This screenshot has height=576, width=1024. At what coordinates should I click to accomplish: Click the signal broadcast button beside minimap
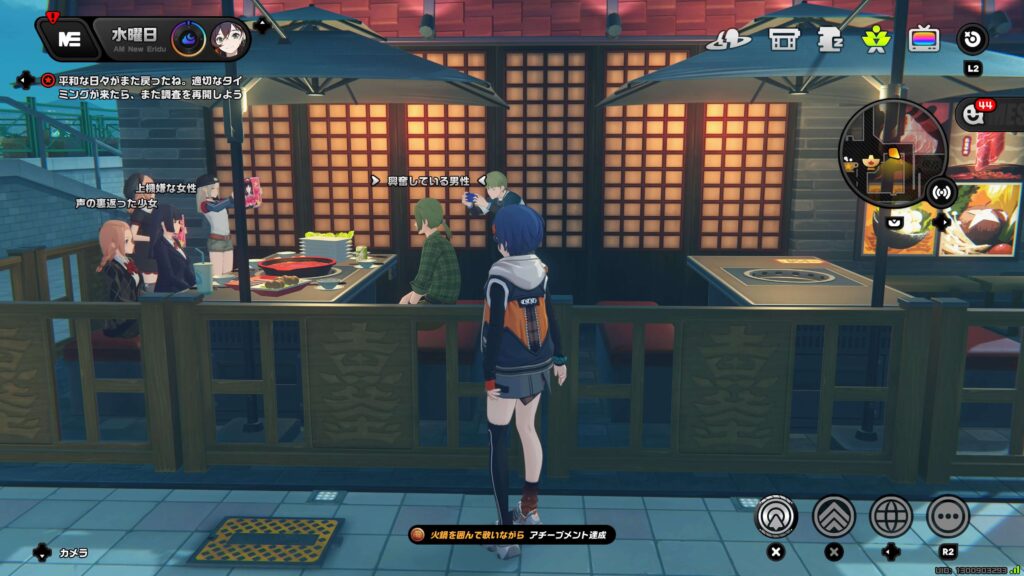(x=940, y=191)
